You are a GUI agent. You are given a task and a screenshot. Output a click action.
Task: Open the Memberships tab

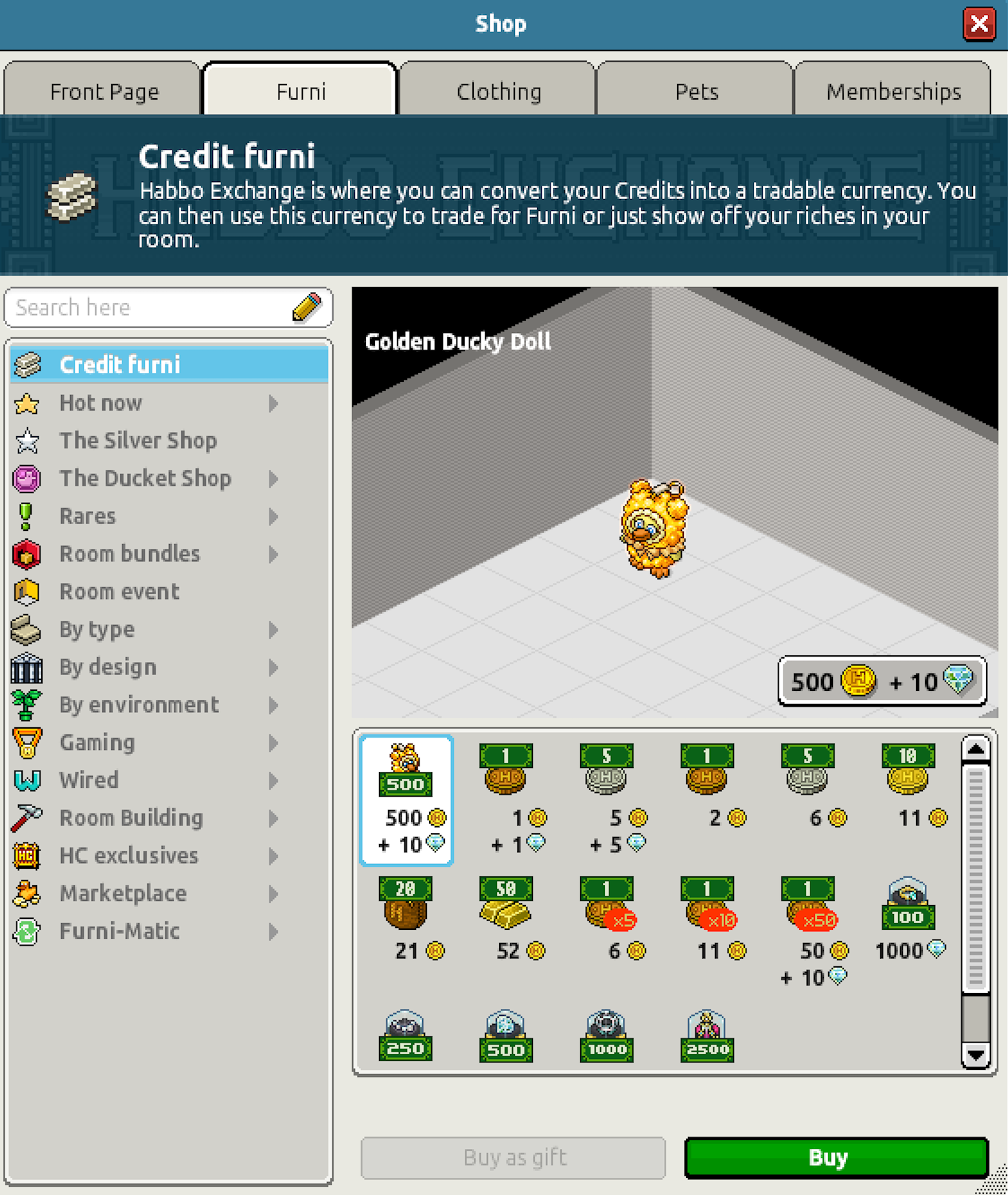coord(893,90)
